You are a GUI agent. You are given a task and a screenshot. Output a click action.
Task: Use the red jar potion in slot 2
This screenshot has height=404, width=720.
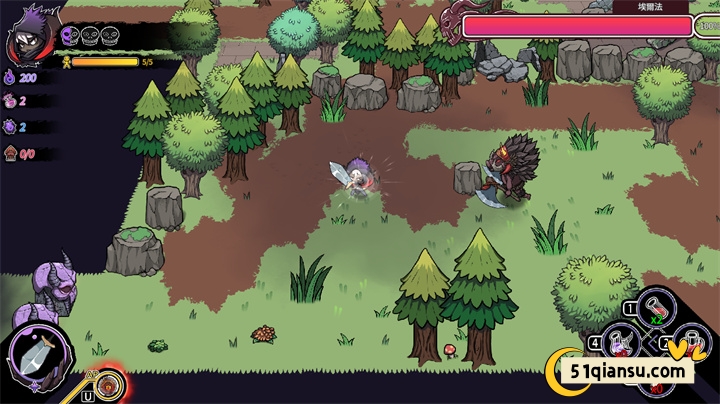(691, 343)
